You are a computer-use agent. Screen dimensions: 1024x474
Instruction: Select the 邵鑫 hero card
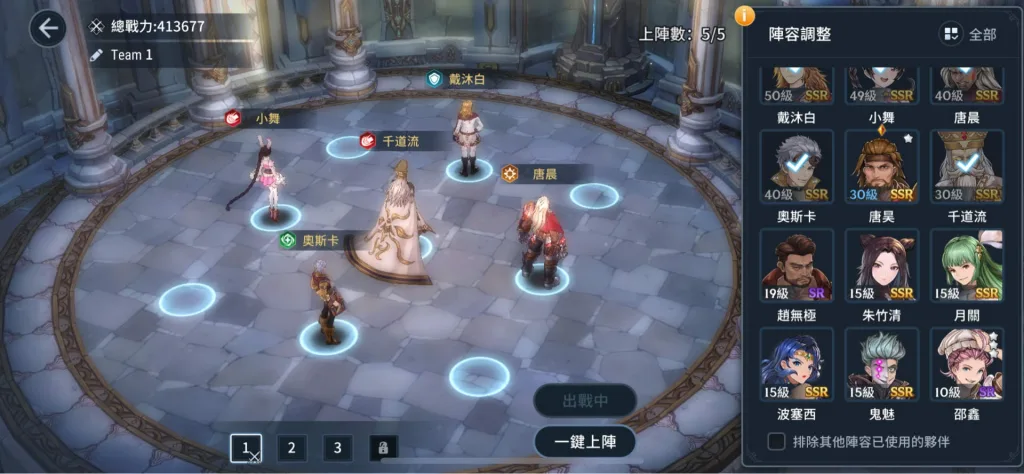(966, 361)
